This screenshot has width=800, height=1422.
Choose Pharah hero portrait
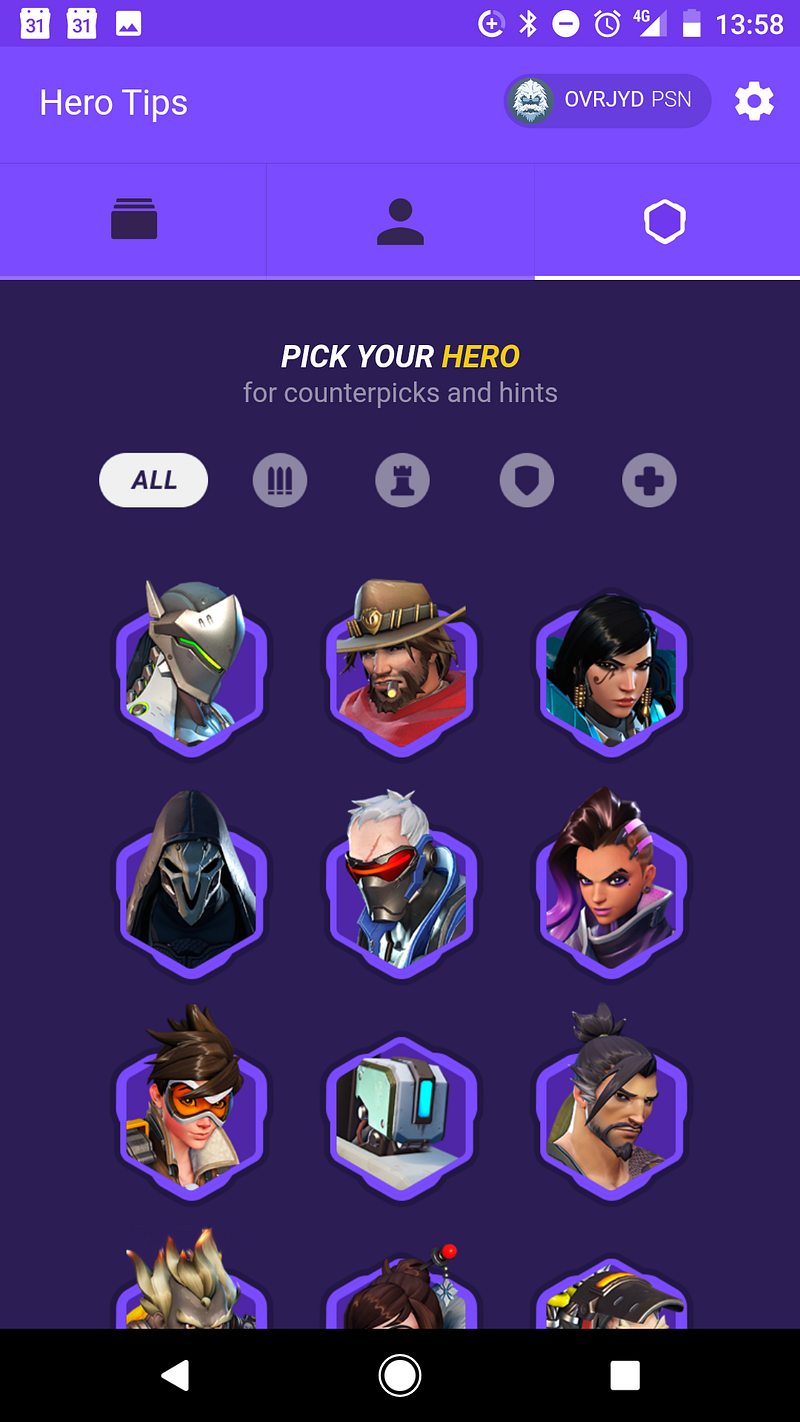[x=612, y=667]
